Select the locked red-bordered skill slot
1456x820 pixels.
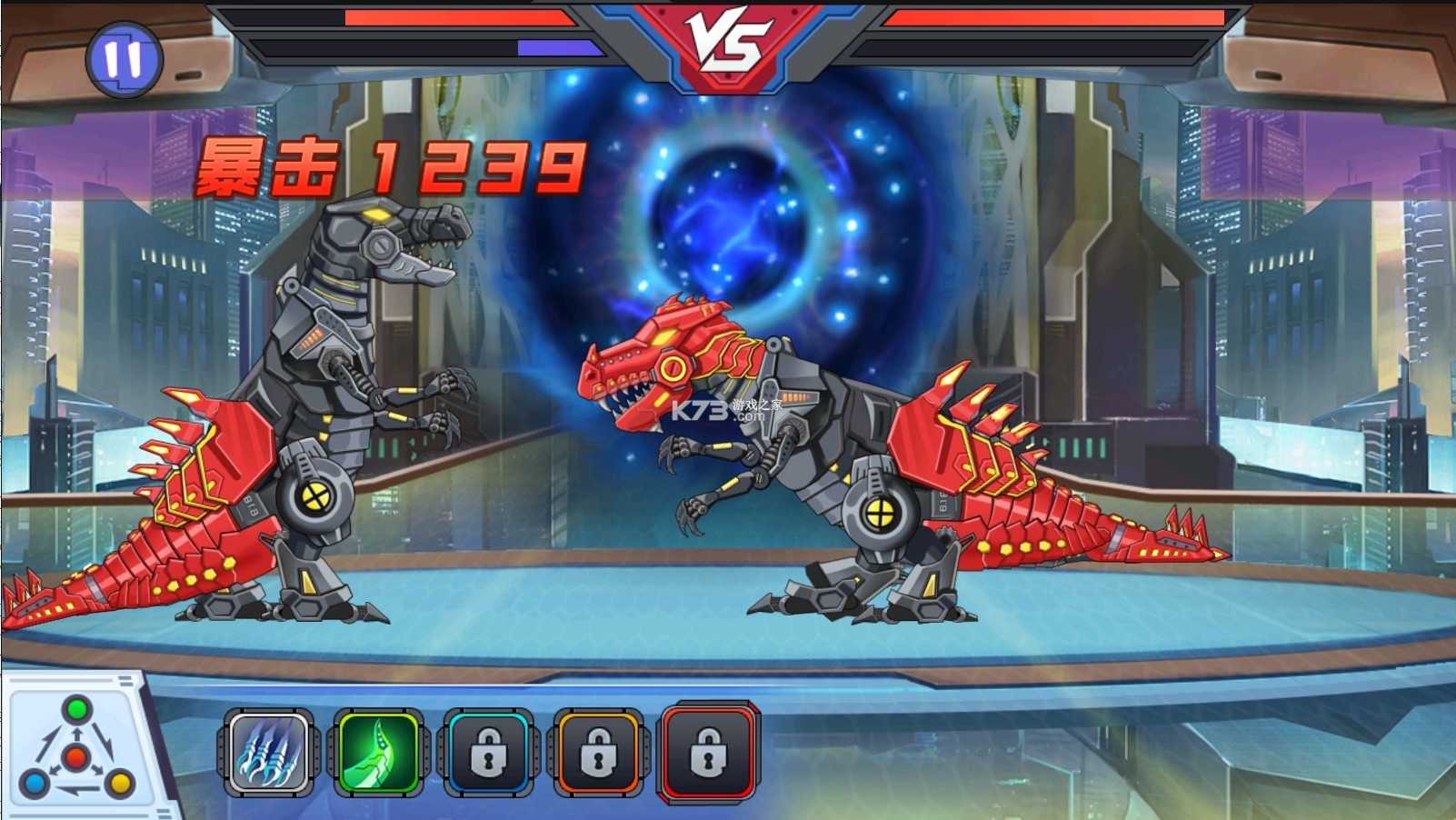[x=708, y=753]
